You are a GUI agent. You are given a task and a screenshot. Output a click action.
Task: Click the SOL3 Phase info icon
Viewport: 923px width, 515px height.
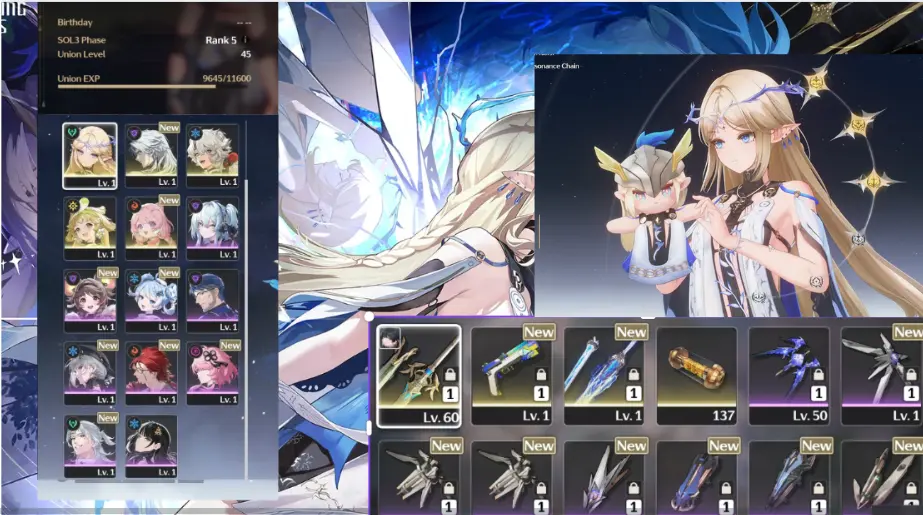(x=245, y=41)
